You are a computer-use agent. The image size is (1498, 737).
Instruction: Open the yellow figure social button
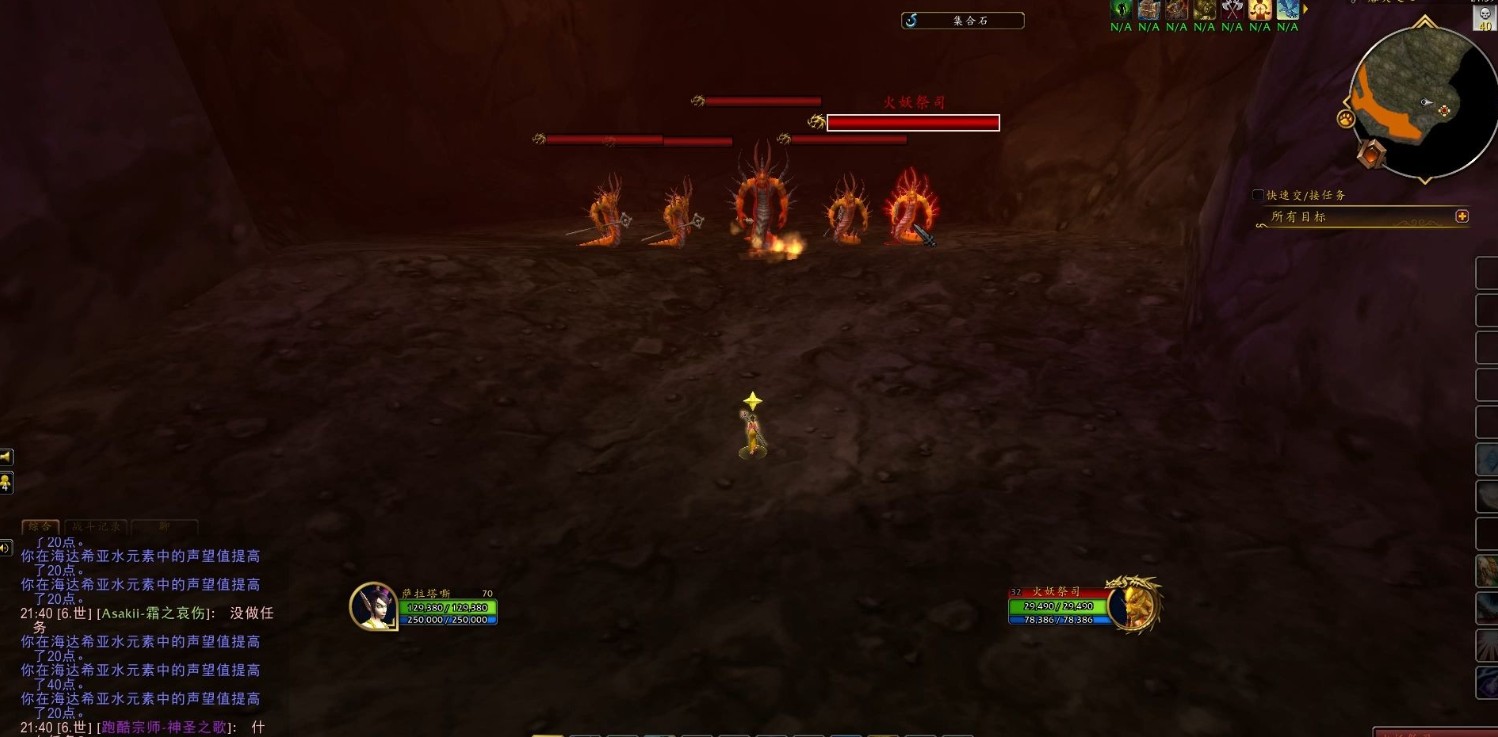[x=6, y=483]
